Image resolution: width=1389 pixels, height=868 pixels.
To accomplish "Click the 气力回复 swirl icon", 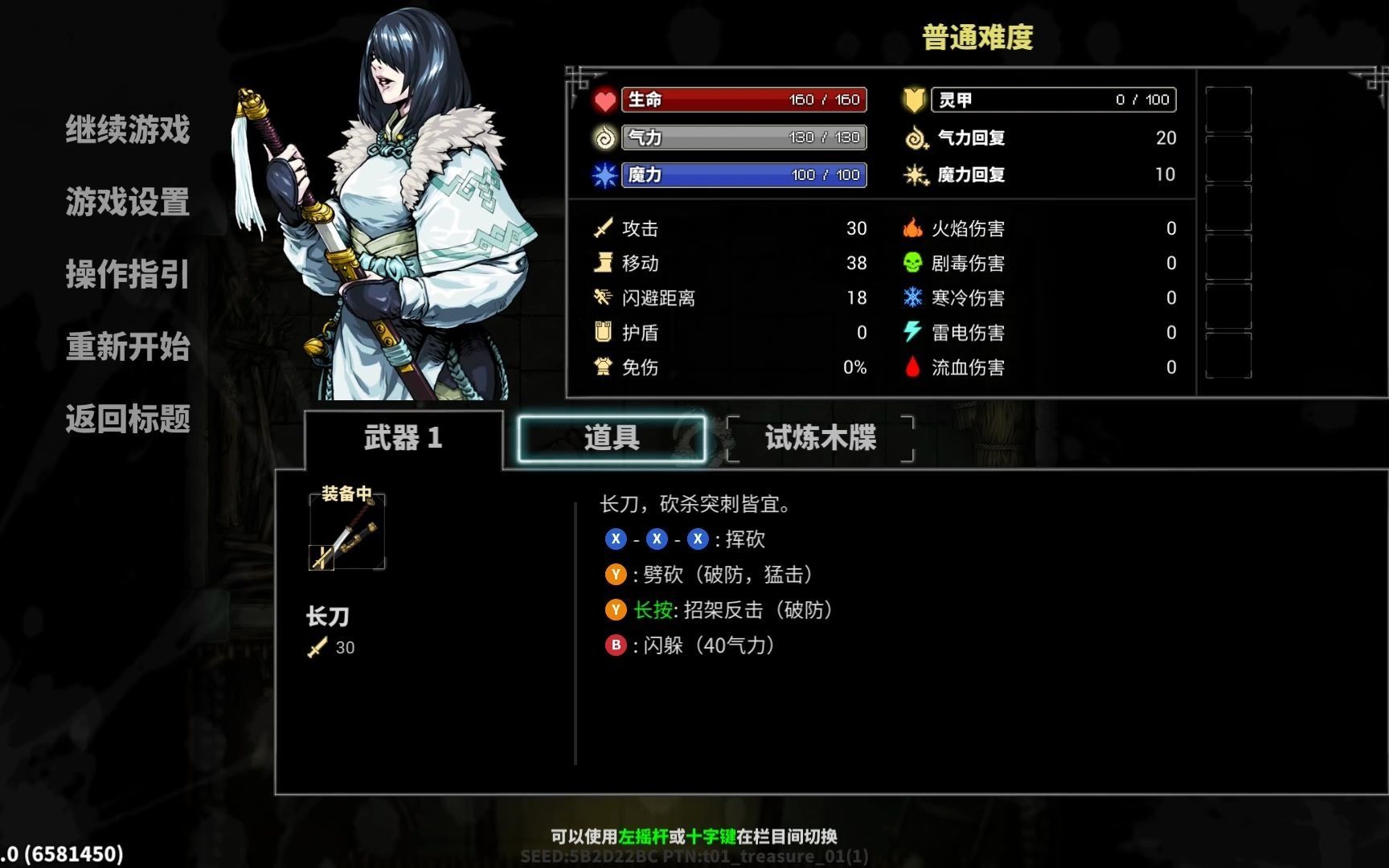I will click(914, 137).
